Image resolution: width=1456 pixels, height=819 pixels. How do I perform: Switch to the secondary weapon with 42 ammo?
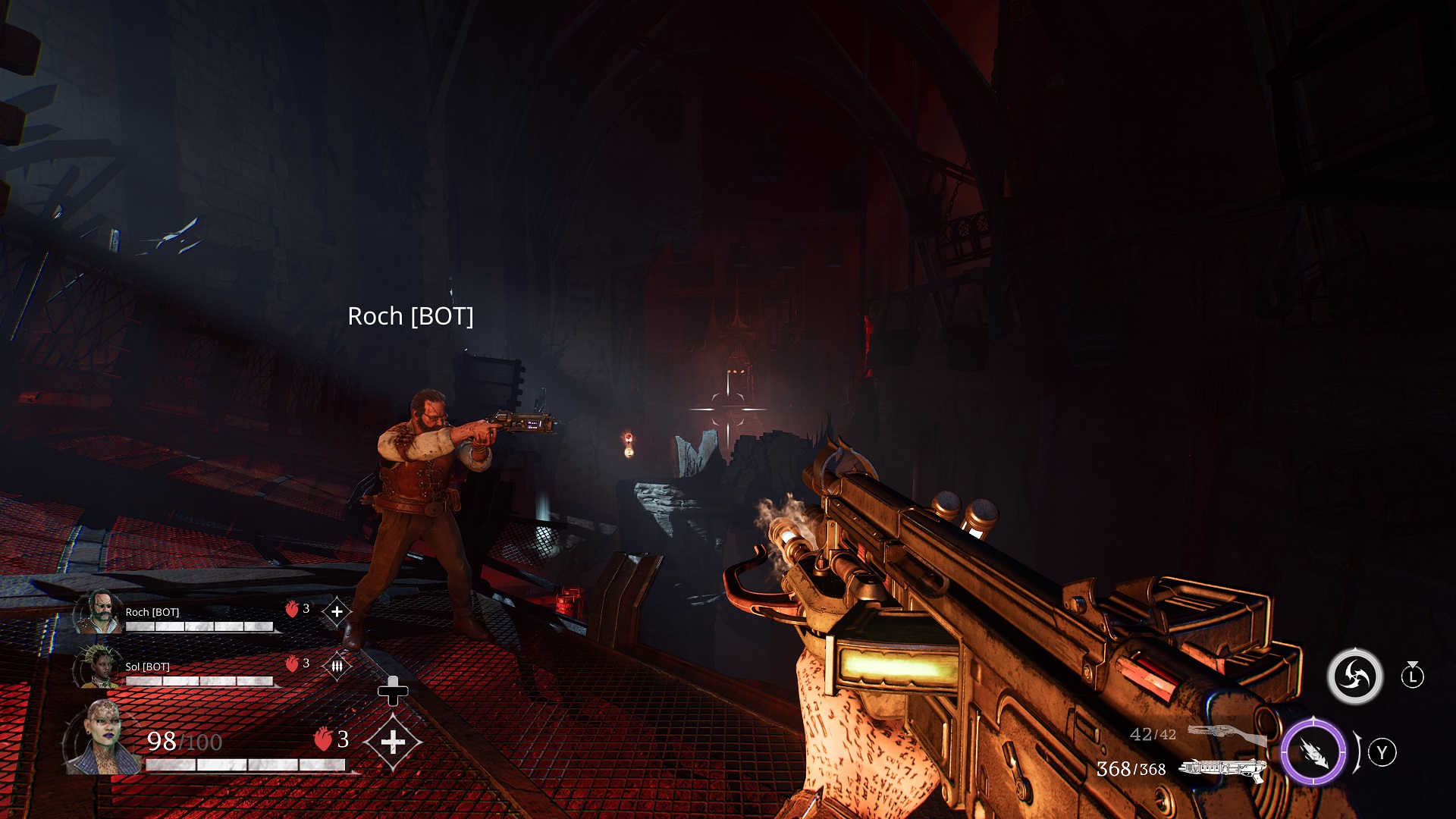coord(1224,733)
